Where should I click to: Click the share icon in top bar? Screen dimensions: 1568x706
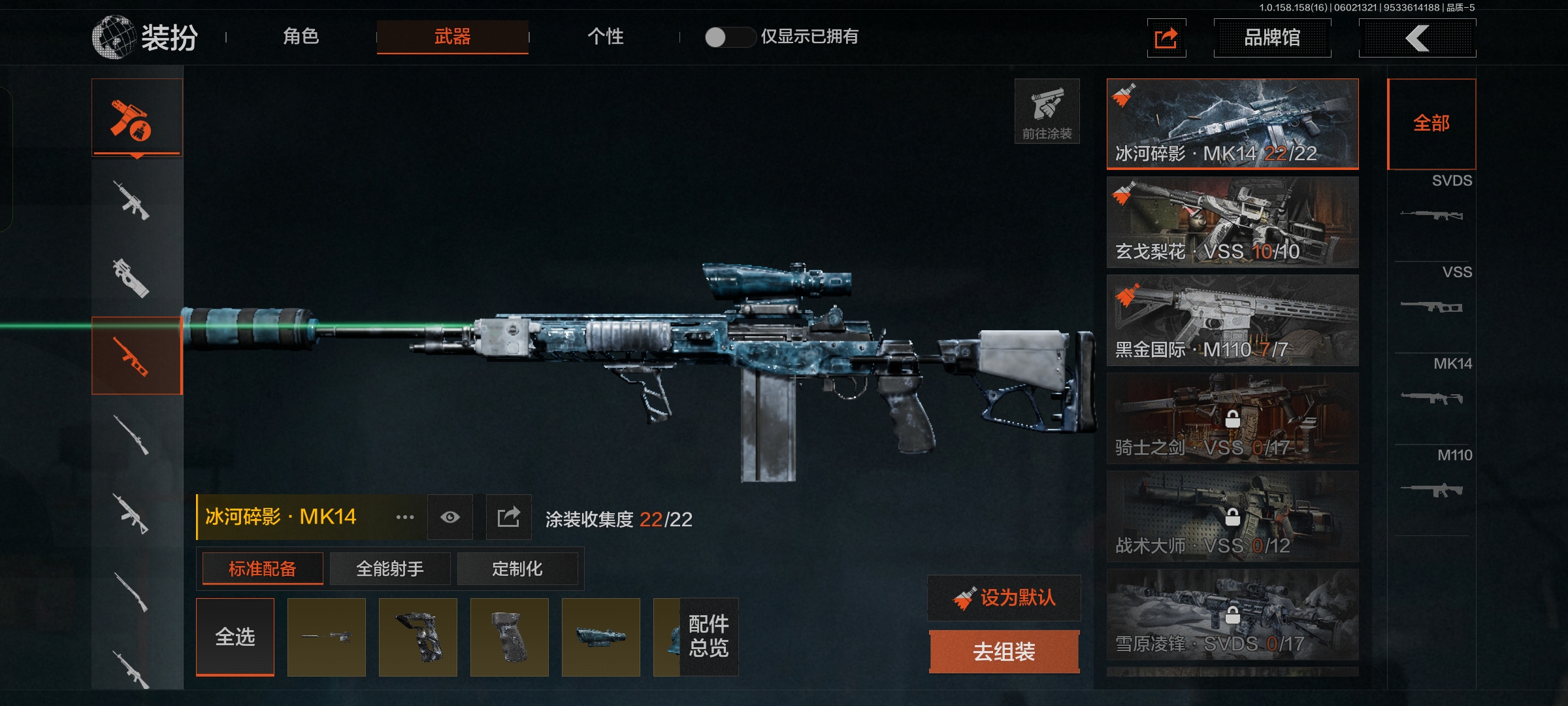tap(1166, 38)
